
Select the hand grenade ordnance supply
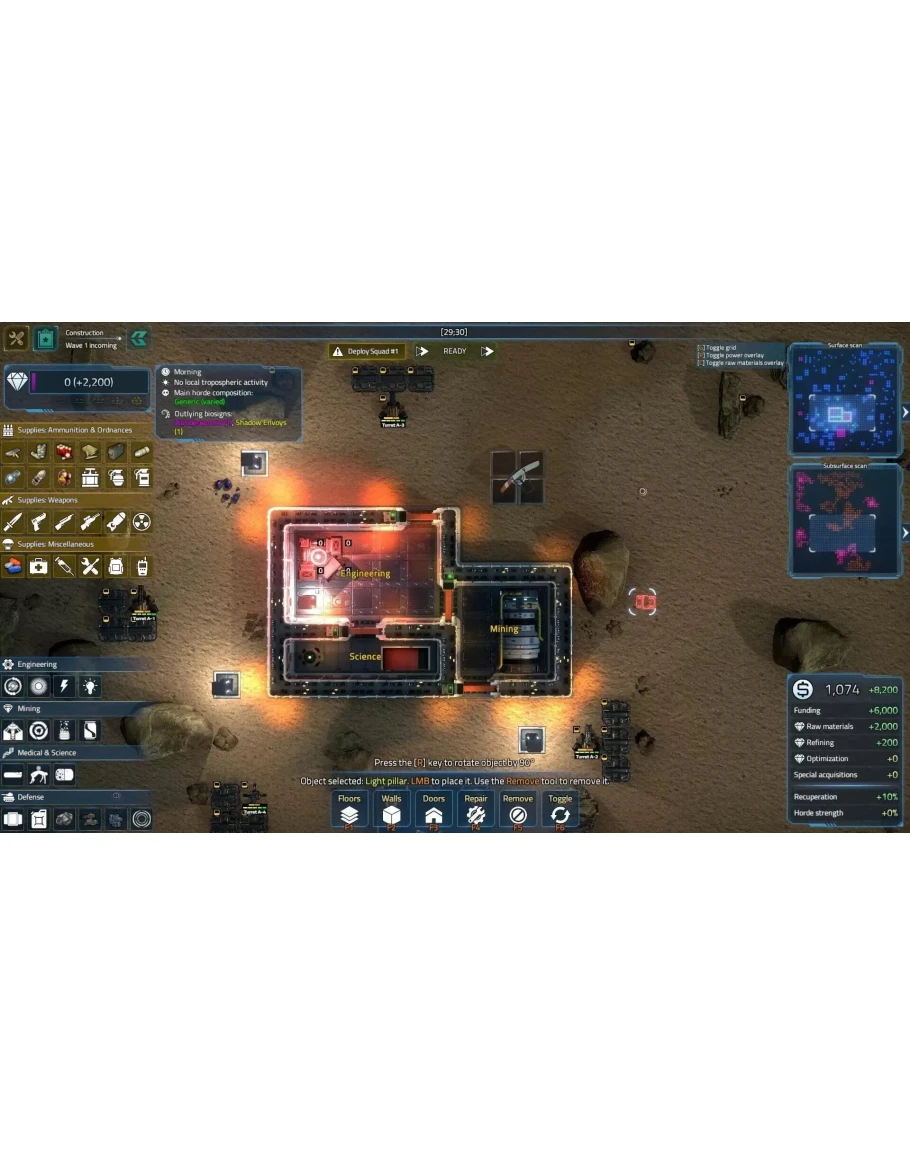click(116, 478)
